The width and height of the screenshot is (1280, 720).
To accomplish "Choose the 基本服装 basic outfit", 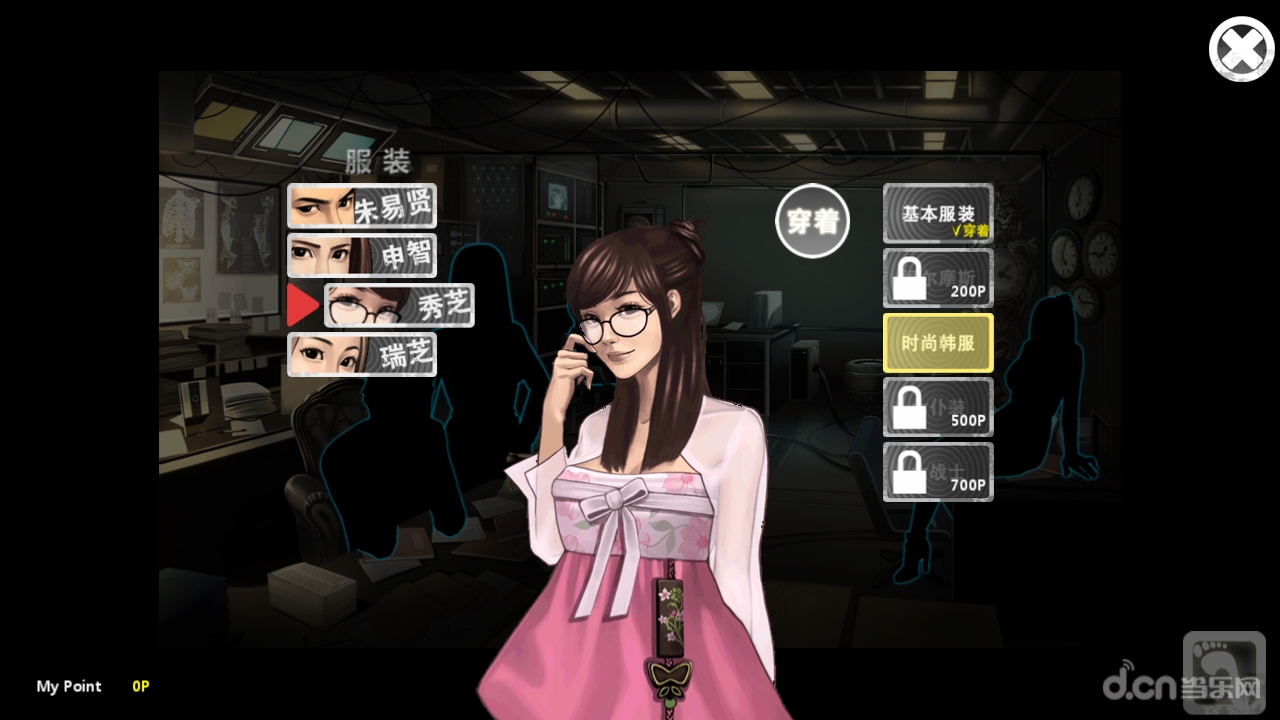I will coord(937,214).
